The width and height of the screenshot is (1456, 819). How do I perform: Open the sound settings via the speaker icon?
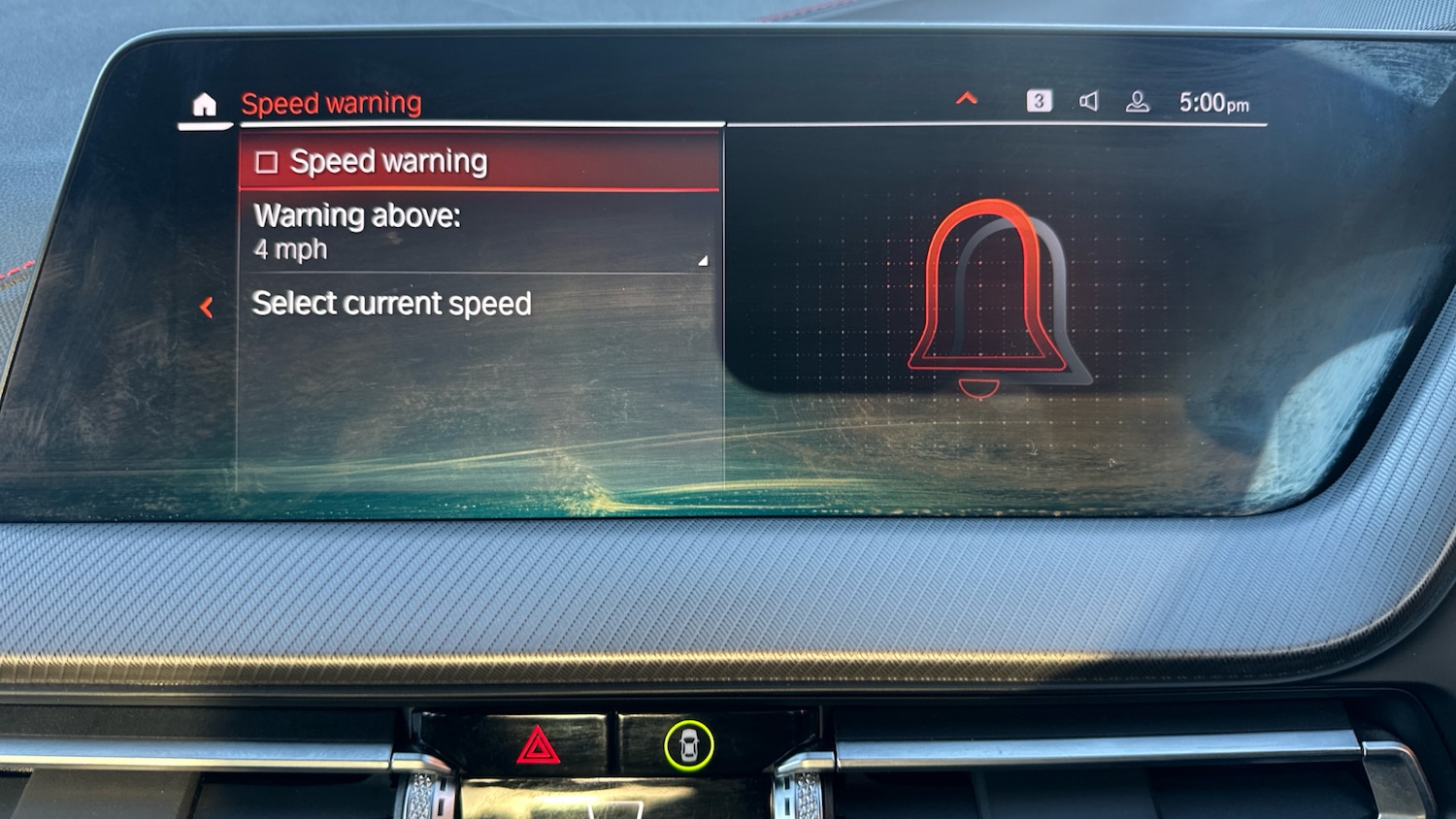(1089, 100)
